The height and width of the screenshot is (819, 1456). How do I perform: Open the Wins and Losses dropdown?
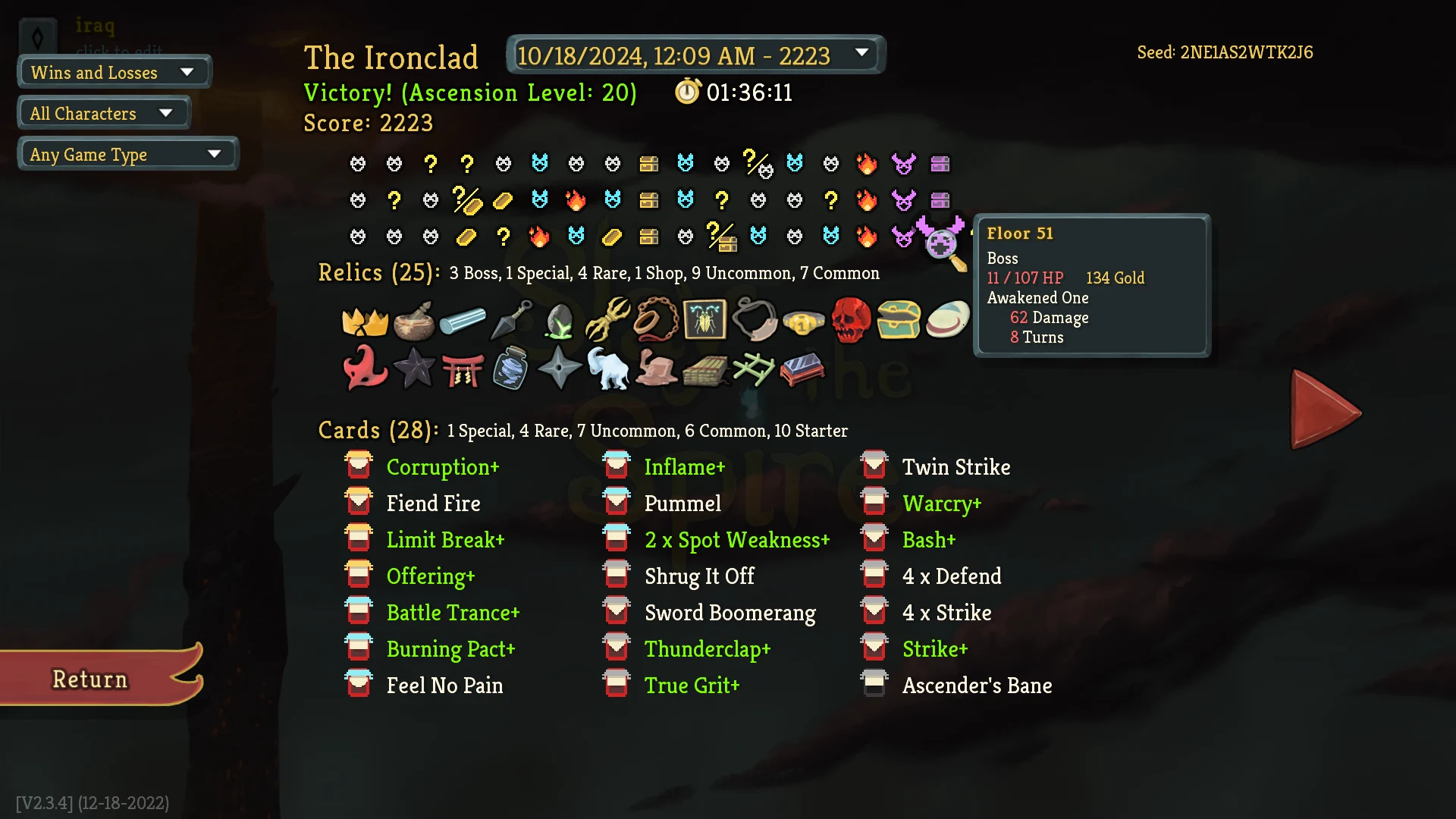tap(114, 72)
